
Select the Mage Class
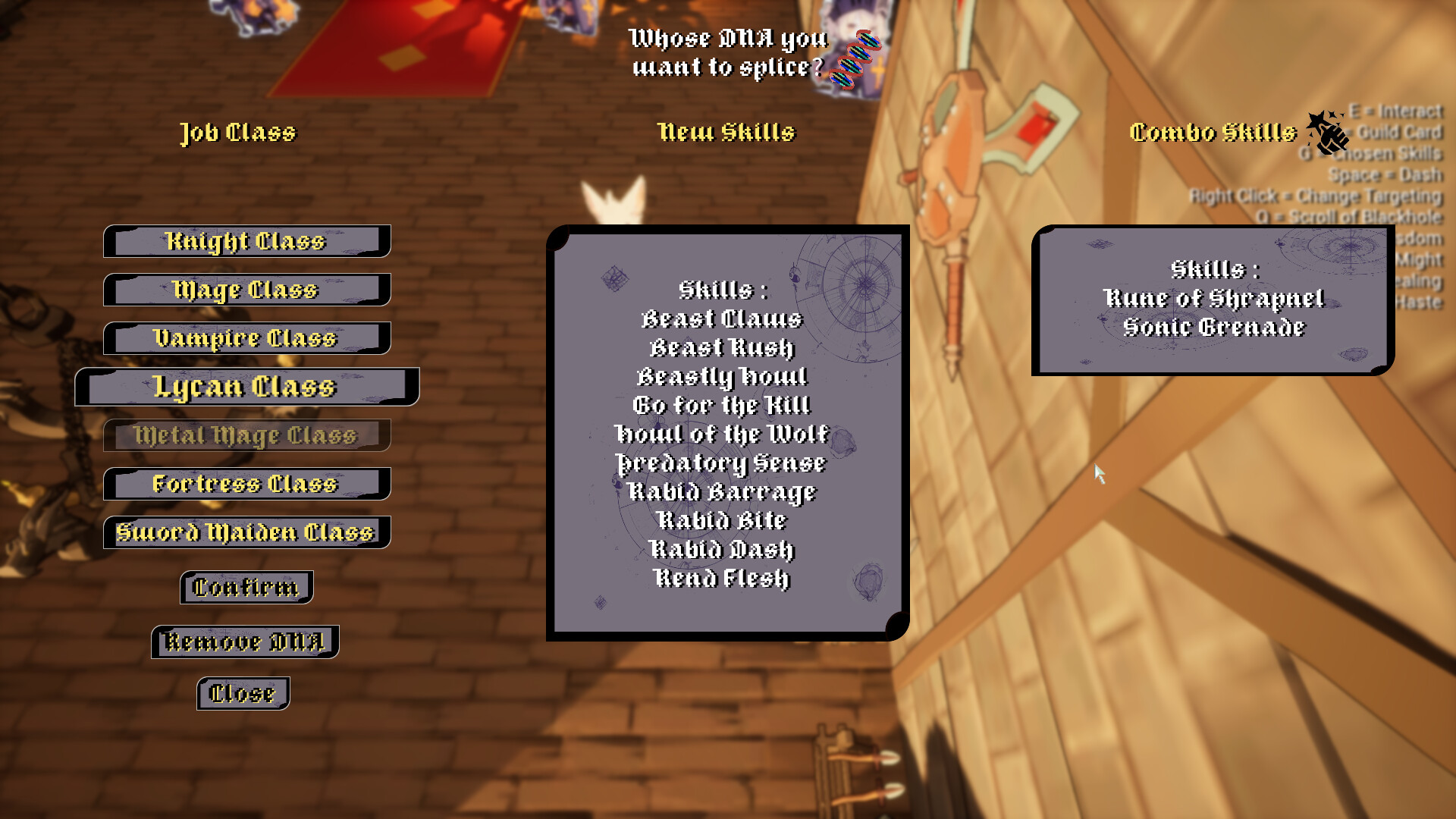[245, 290]
